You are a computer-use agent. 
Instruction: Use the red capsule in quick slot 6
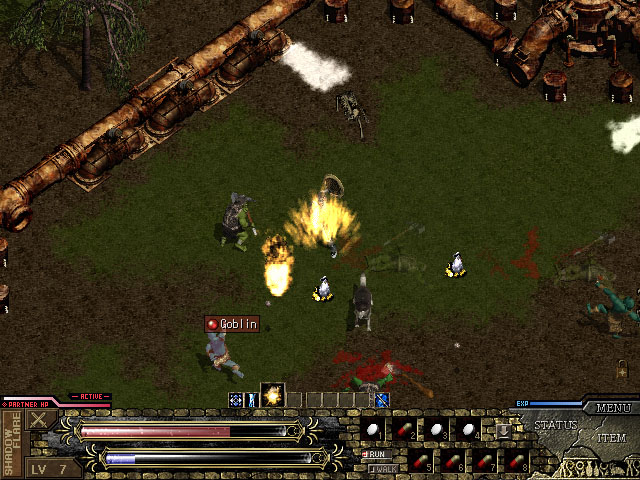(453, 461)
